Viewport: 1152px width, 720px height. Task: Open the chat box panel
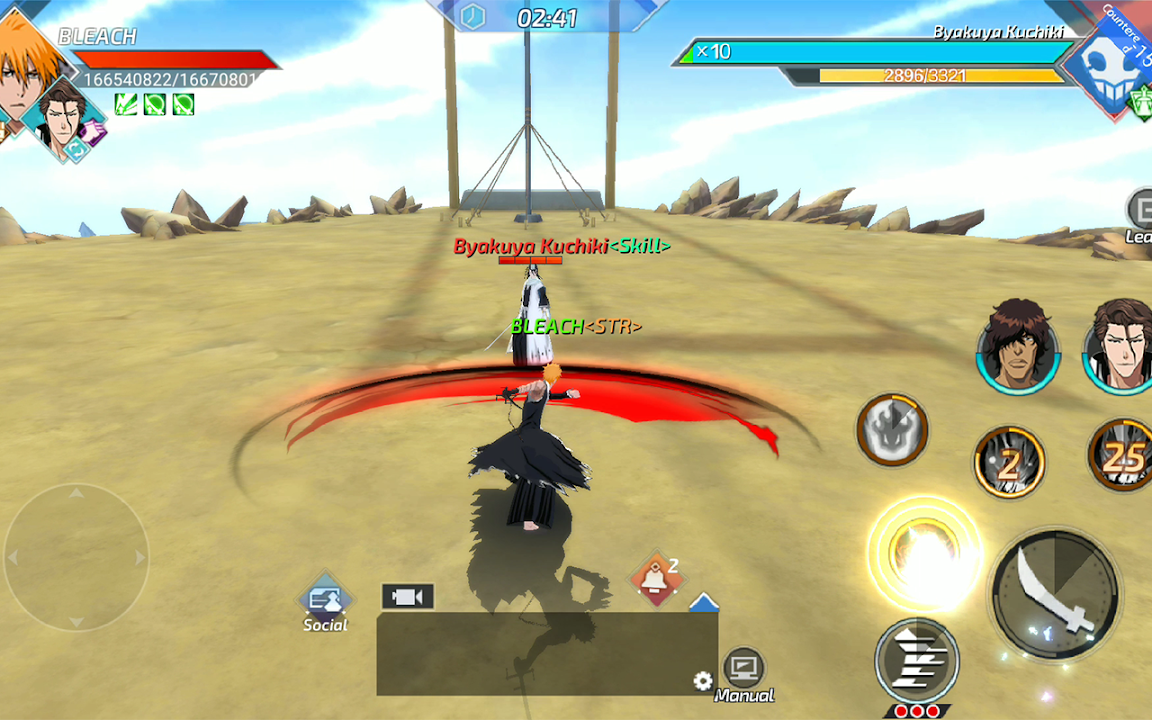(546, 654)
